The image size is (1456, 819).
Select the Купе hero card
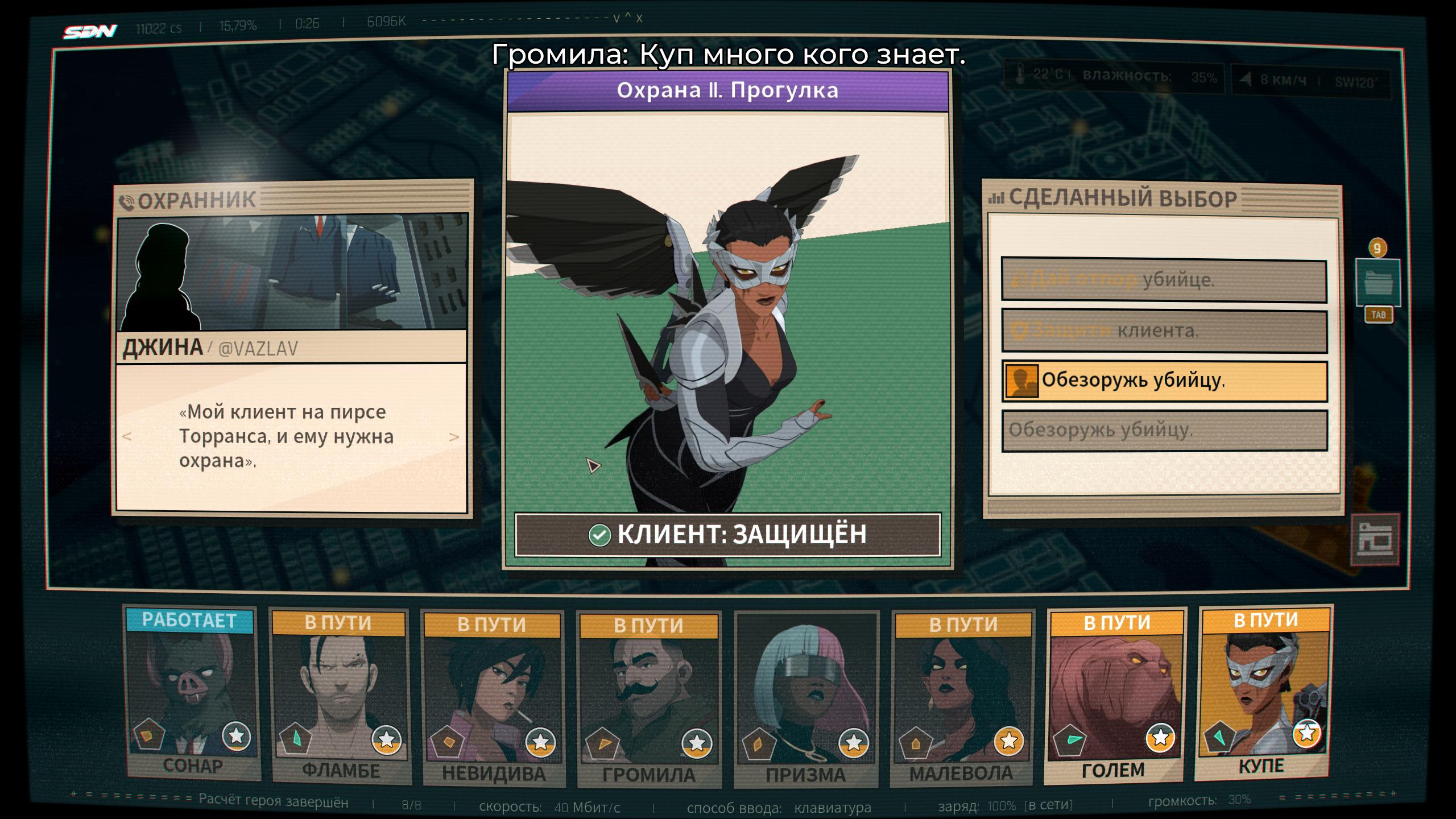tap(1264, 692)
